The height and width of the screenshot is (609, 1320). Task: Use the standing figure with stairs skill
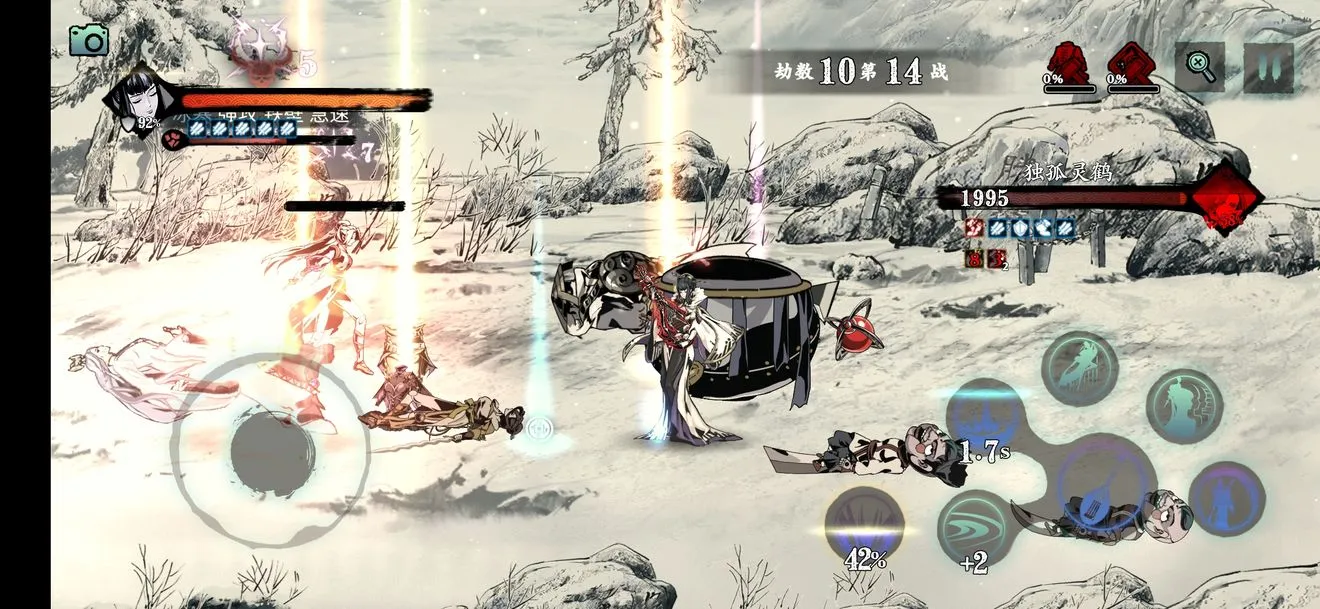[x=1185, y=406]
